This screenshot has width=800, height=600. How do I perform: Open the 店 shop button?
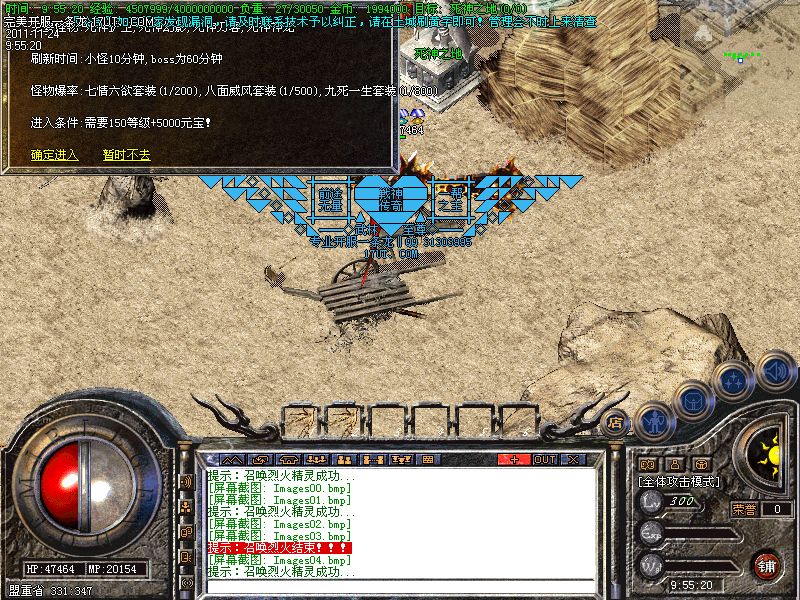tap(616, 423)
